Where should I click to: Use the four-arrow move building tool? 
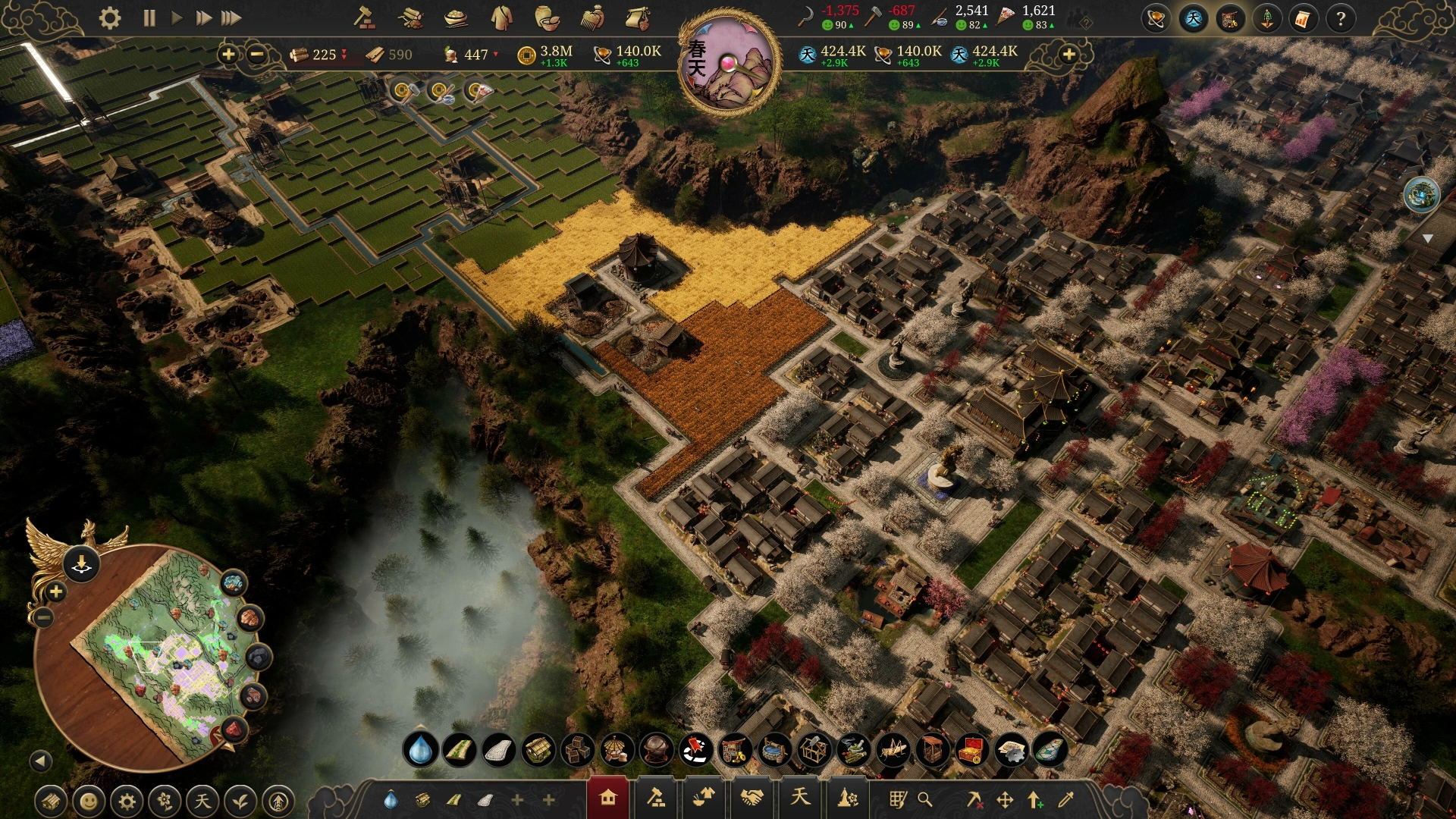[1005, 799]
